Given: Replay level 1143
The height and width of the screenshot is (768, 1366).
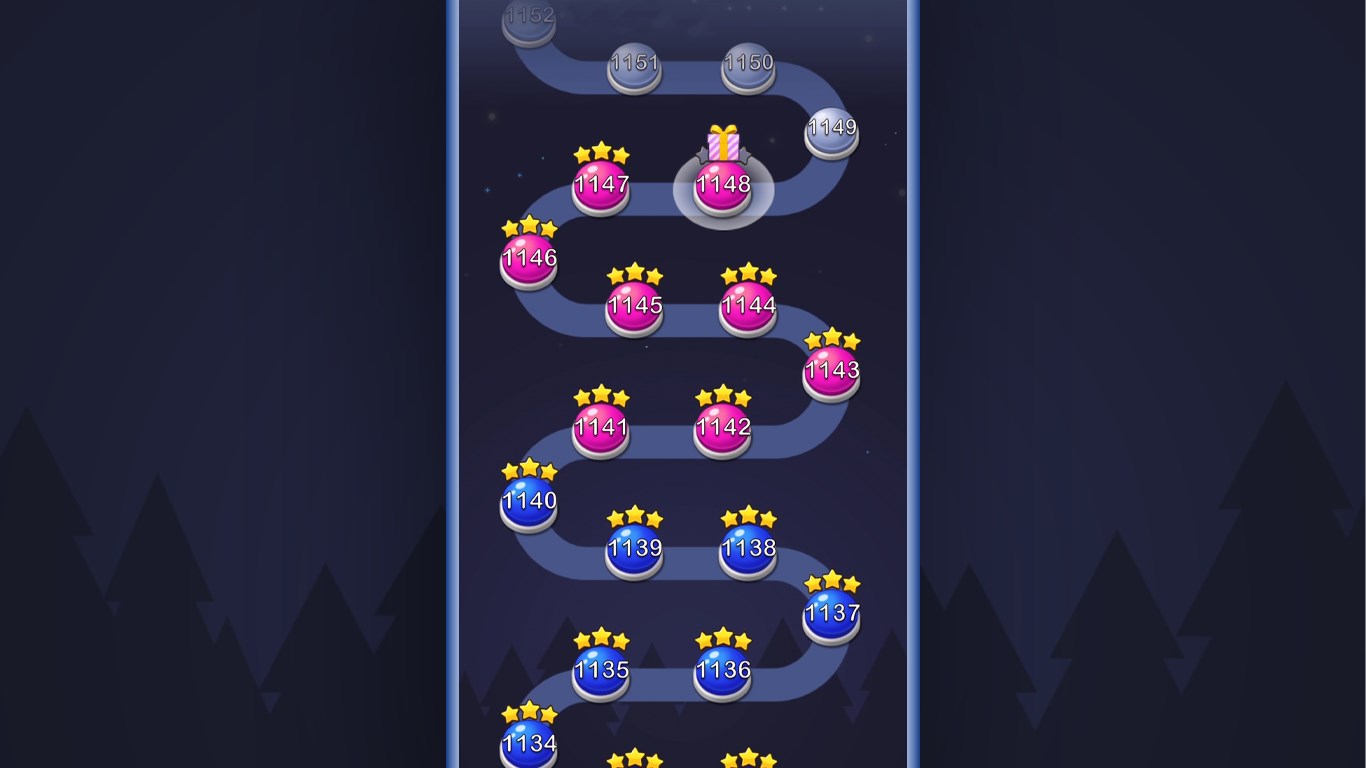Looking at the screenshot, I should click(831, 370).
